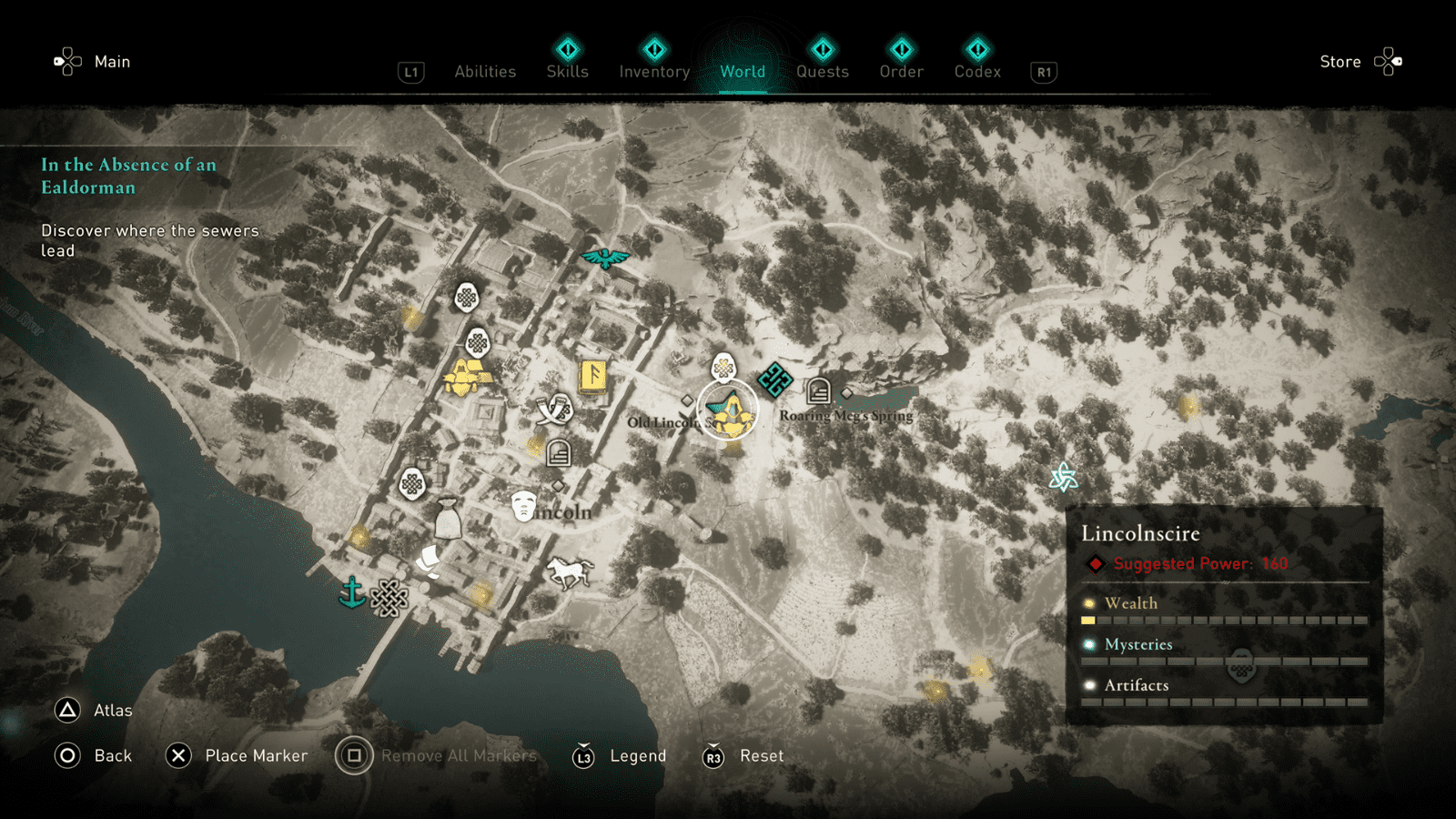Open the map Legend
The width and height of the screenshot is (1456, 819).
638,755
